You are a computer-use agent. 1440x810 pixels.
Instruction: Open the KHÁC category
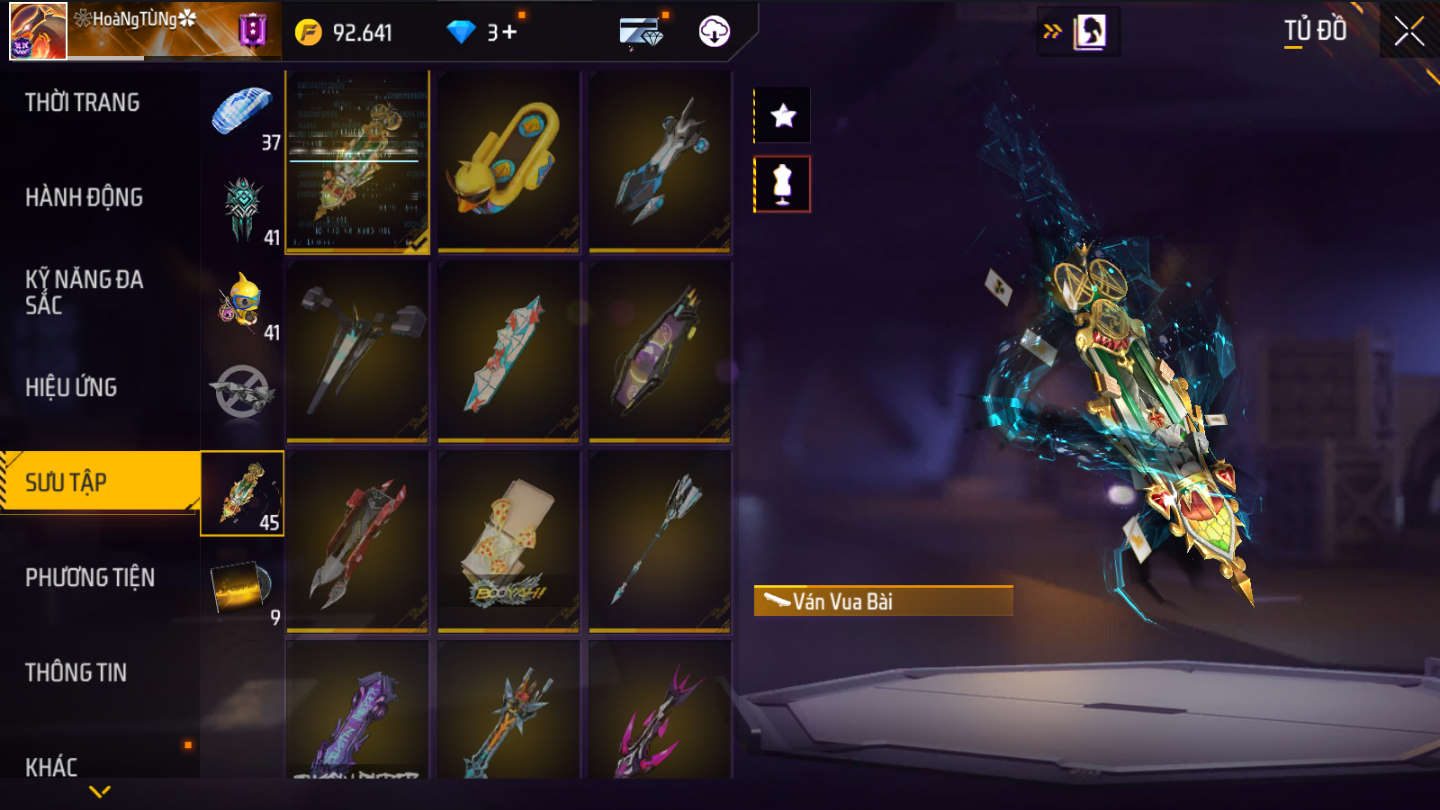(52, 766)
